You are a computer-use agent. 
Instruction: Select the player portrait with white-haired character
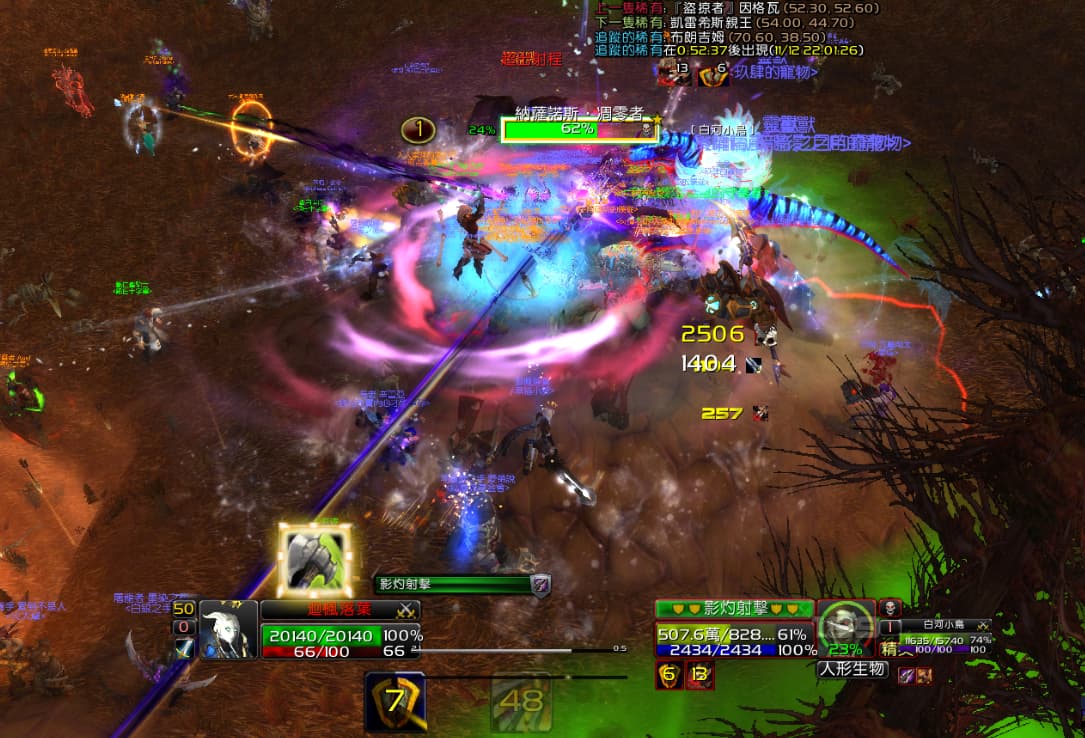point(228,629)
